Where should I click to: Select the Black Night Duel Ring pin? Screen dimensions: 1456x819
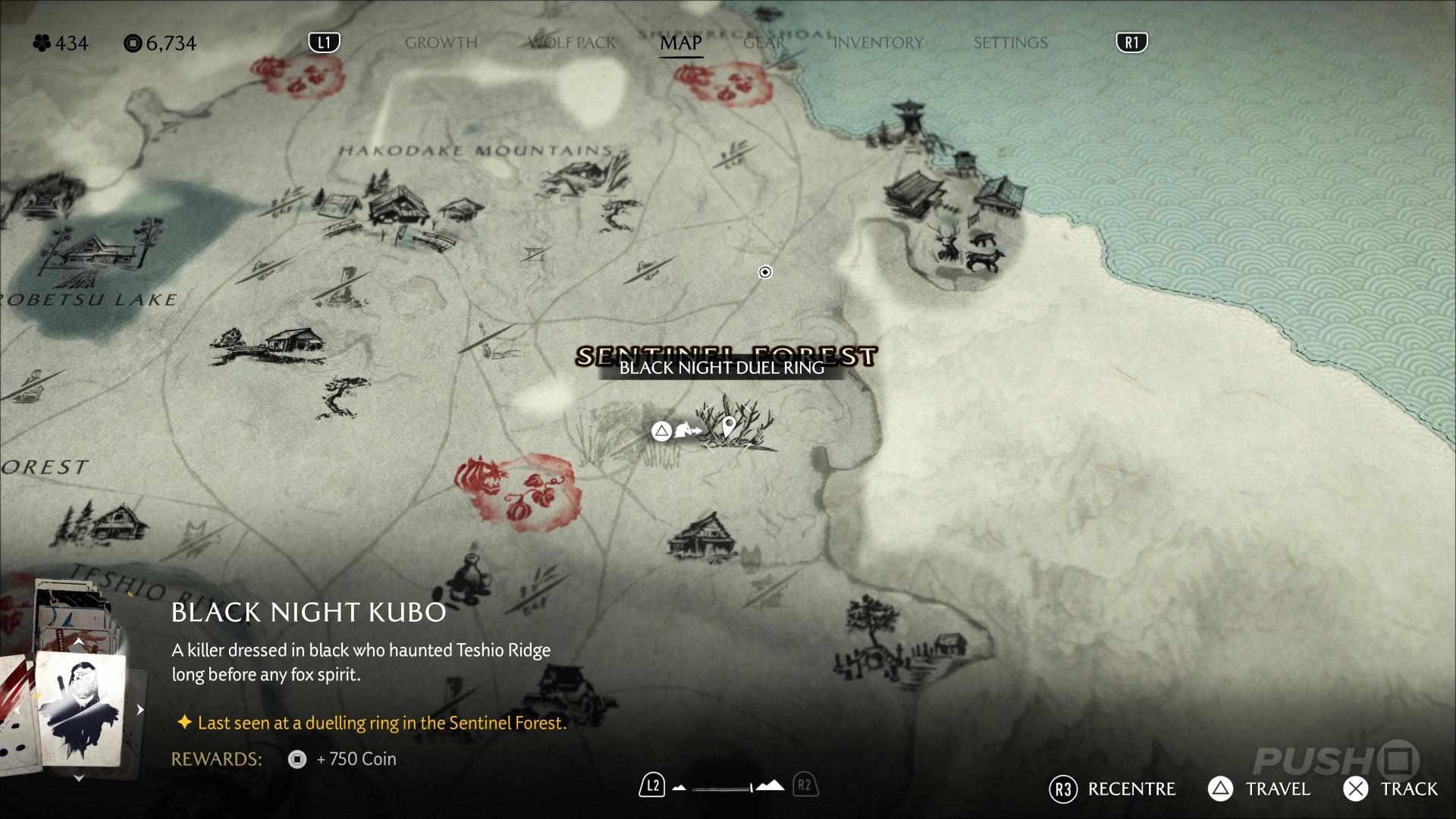pyautogui.click(x=729, y=426)
